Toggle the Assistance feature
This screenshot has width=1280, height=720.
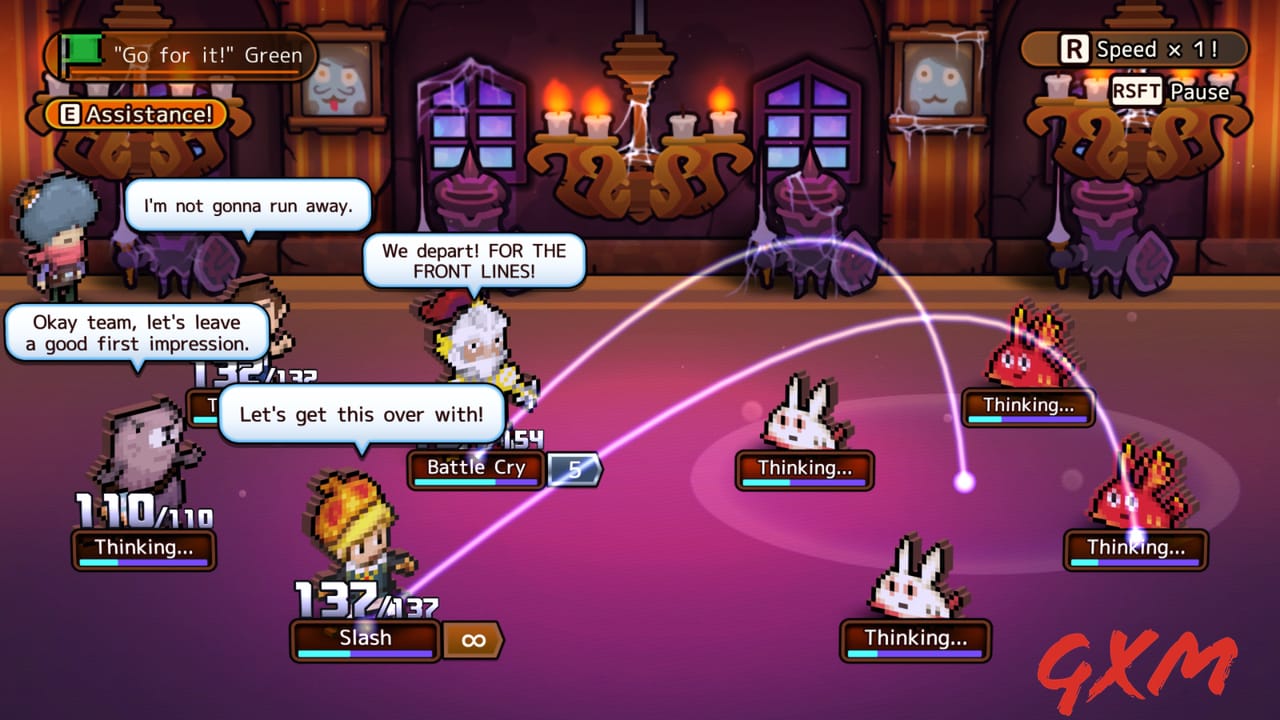pyautogui.click(x=133, y=114)
